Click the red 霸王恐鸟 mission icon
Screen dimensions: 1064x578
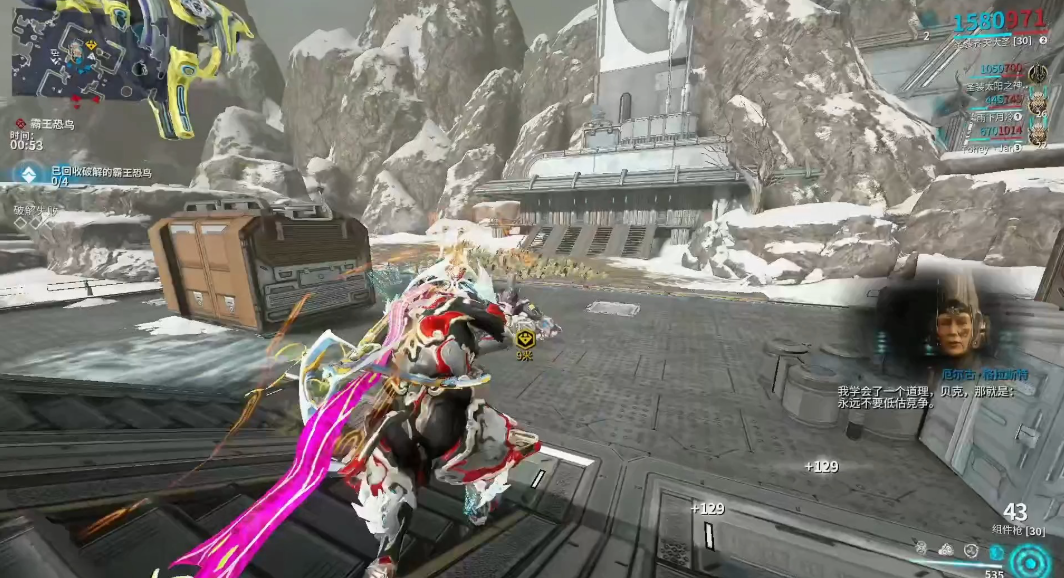(20, 123)
